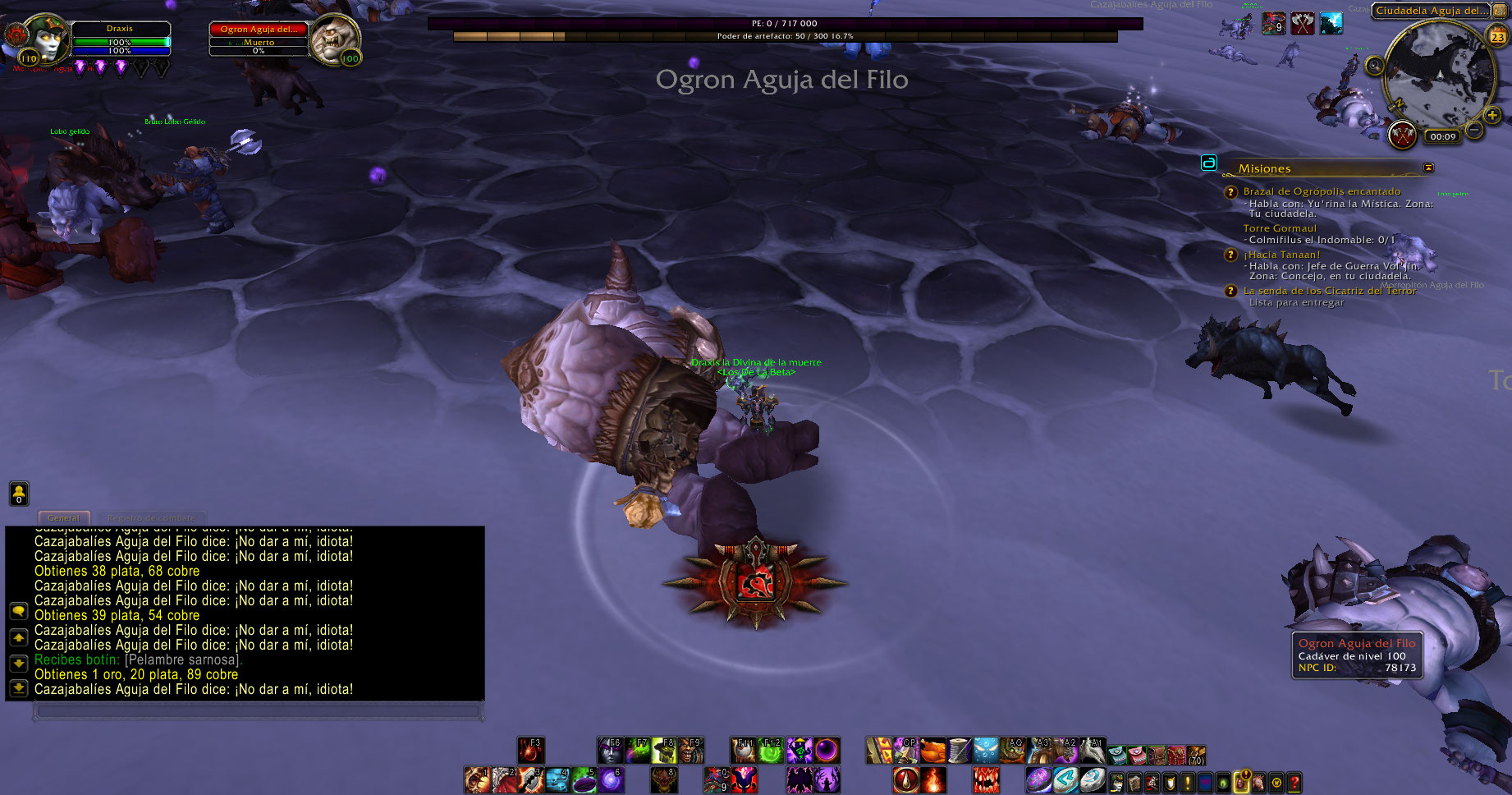Jump chat to the newest message

click(x=18, y=688)
